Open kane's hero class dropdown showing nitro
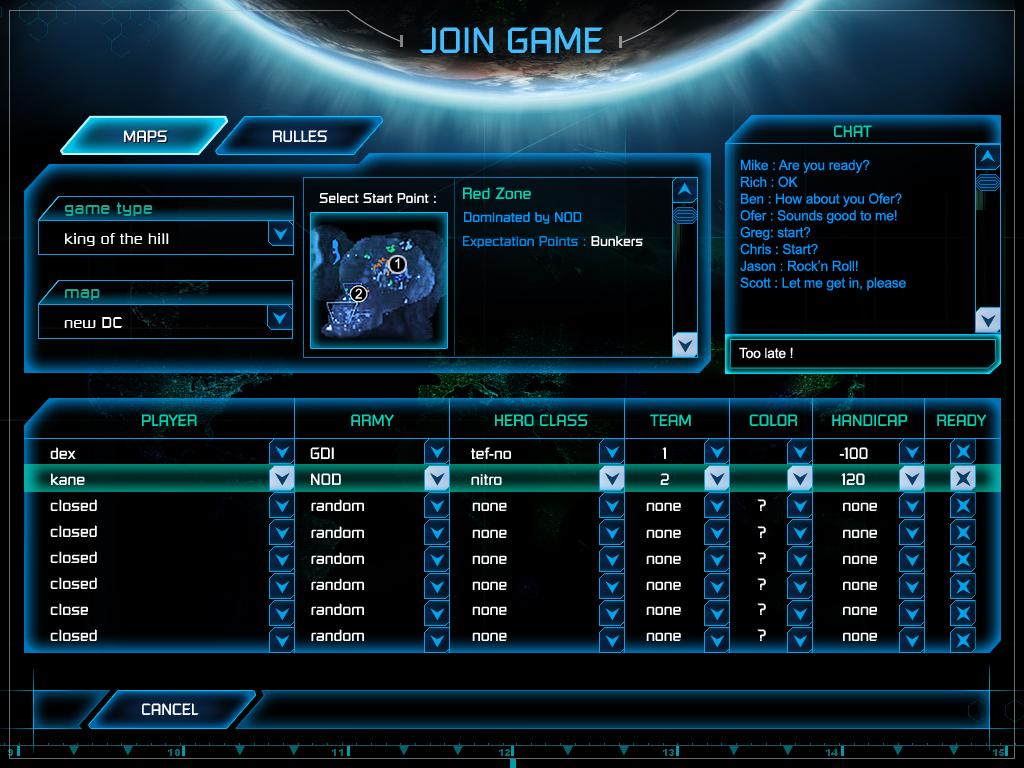Screen dimensions: 1024x768 tap(611, 479)
